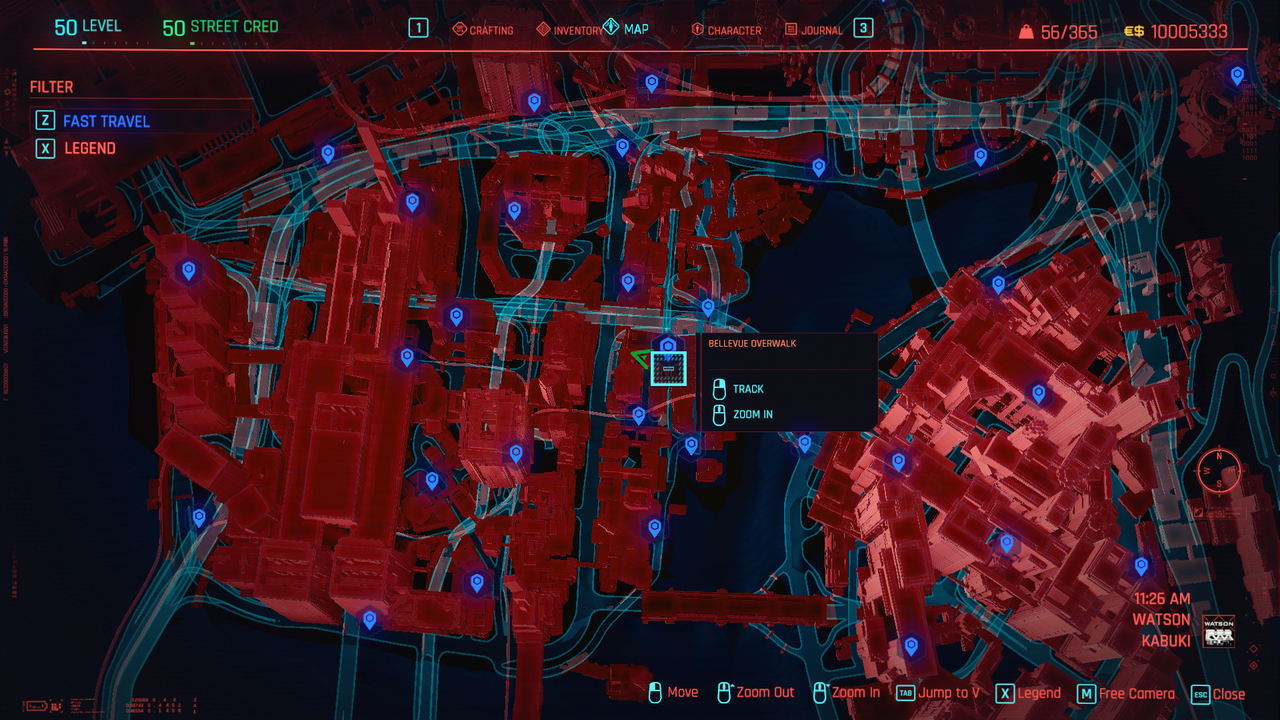Click the compass icon on the right edge

1219,470
